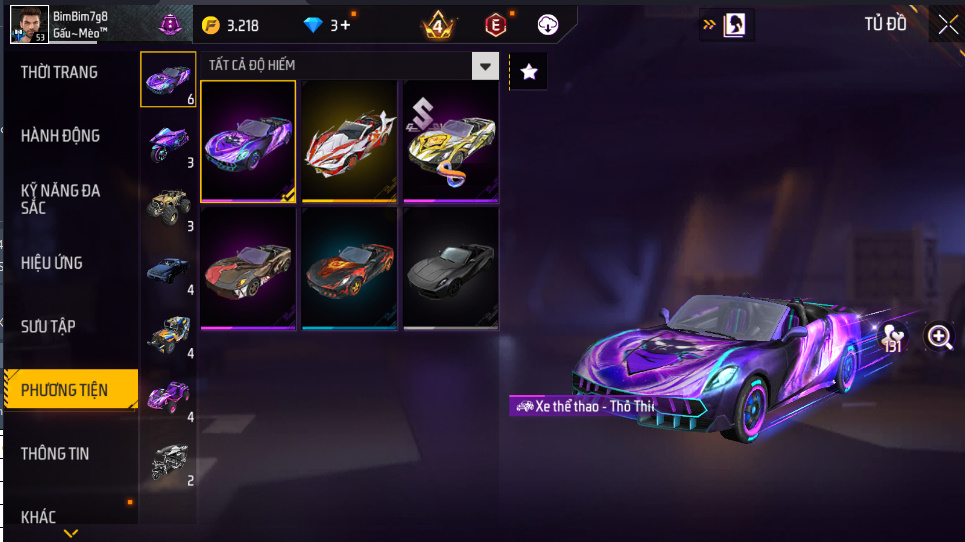Choose the red and white sports car skin

(x=349, y=141)
